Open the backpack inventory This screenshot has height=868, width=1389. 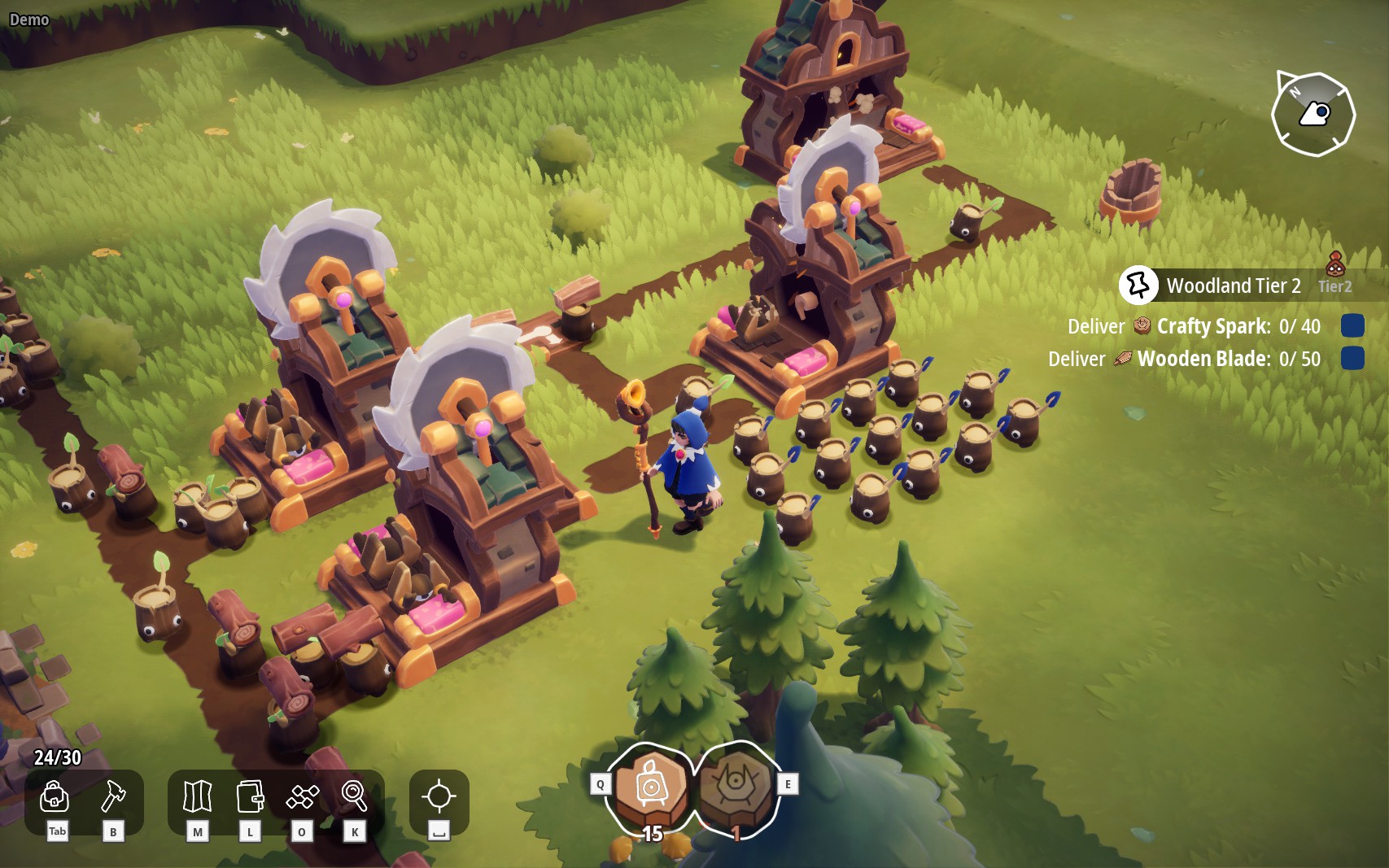(x=55, y=797)
